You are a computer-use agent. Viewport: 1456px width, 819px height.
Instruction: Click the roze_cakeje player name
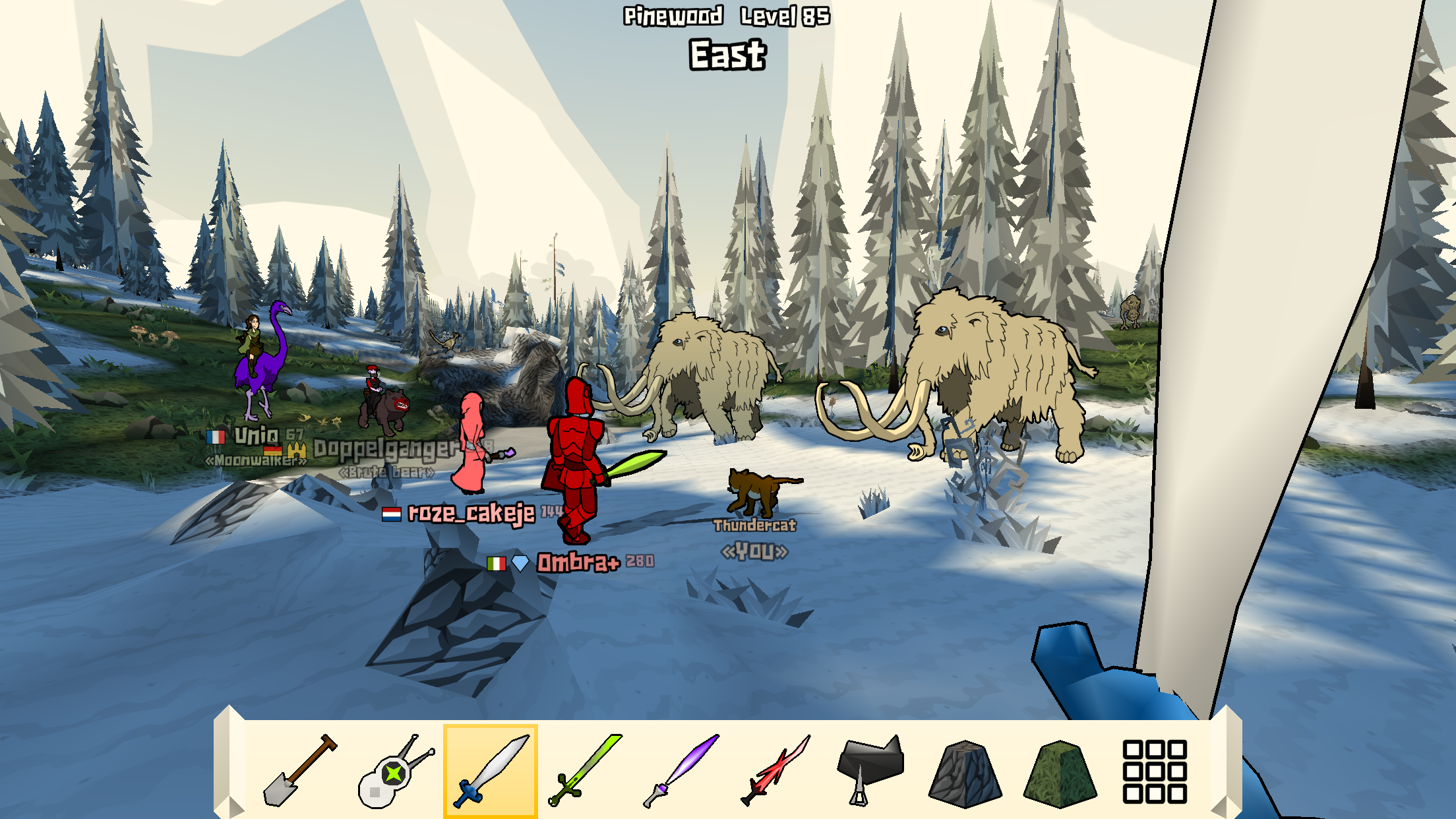point(471,514)
